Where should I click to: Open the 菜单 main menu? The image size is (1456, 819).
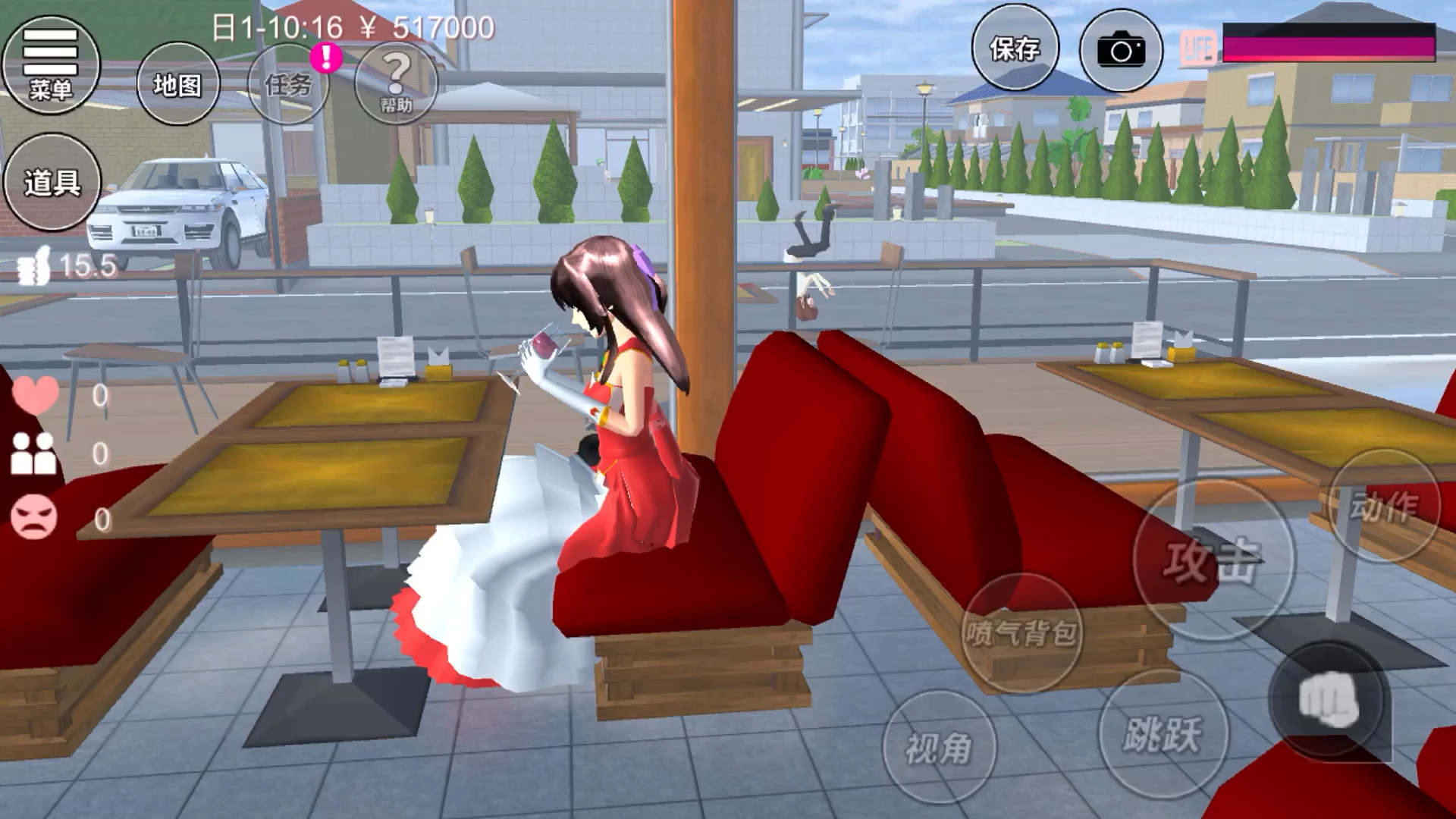(x=51, y=65)
